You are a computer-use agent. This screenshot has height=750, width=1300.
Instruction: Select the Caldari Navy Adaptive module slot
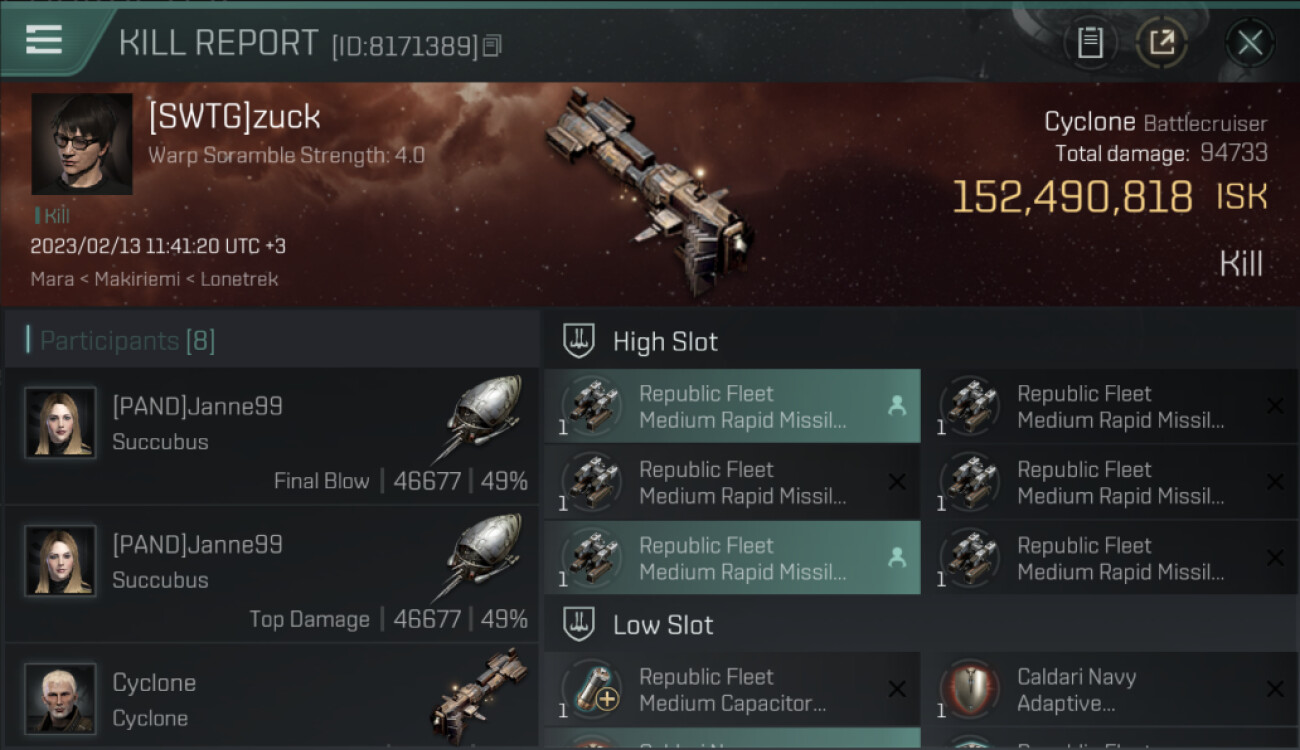point(1110,690)
